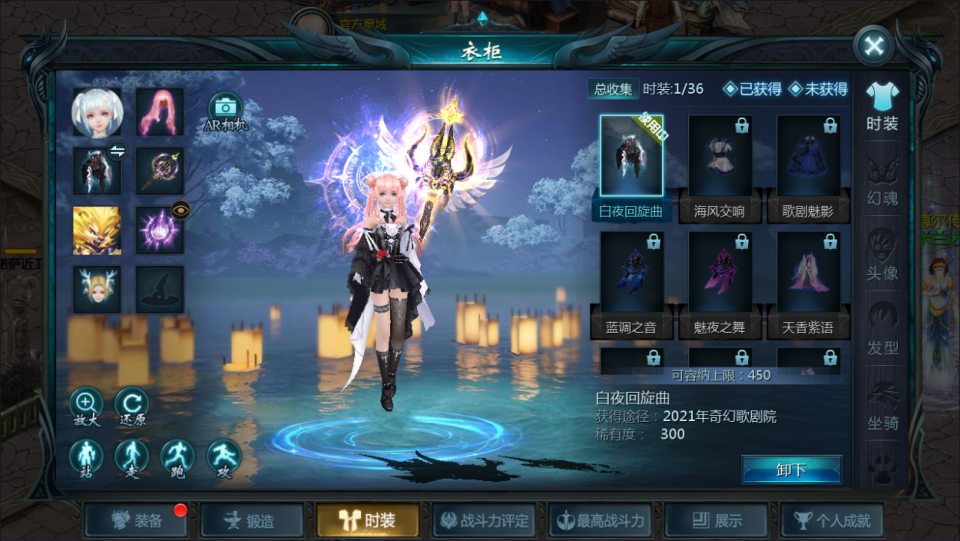Screen dimensions: 960x541
Task: Open the 总收集 total collection button
Action: (x=612, y=89)
